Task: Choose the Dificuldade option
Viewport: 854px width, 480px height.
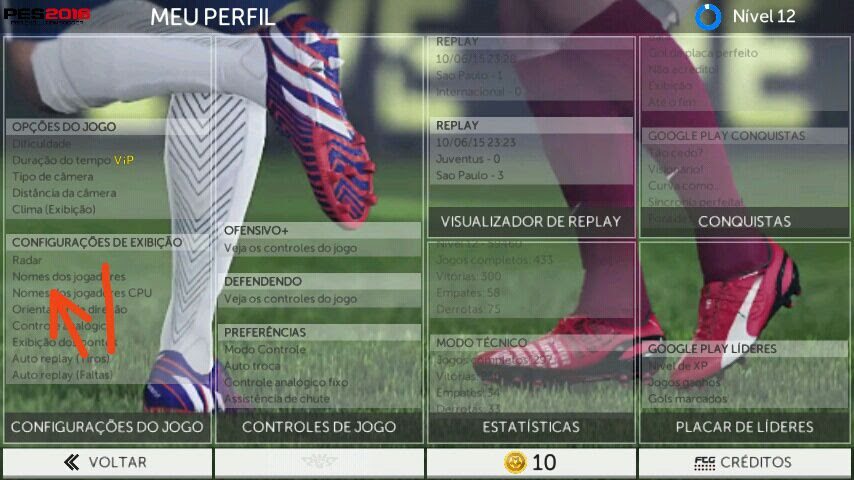Action: click(x=42, y=143)
